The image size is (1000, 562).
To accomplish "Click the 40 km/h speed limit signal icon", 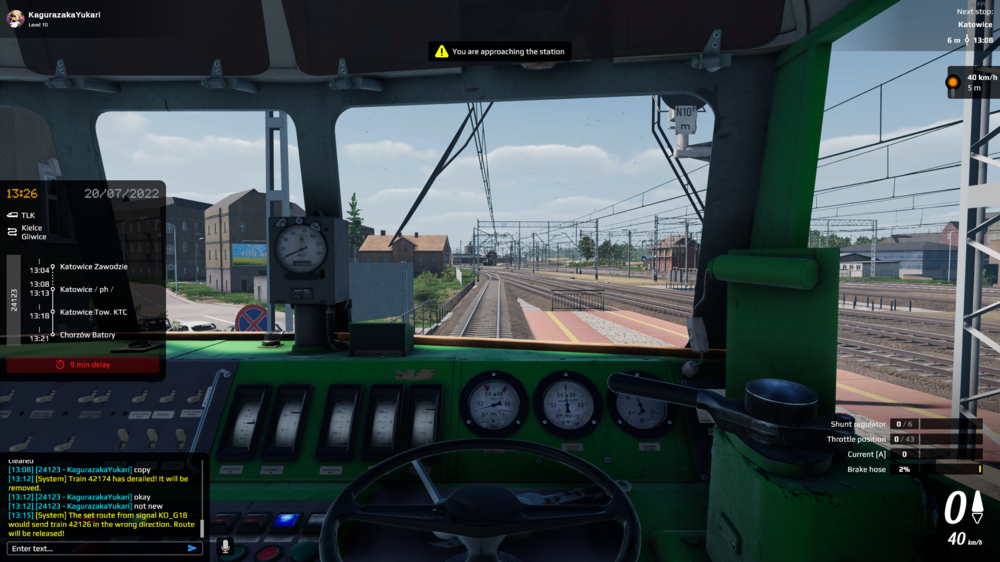I will pos(953,81).
